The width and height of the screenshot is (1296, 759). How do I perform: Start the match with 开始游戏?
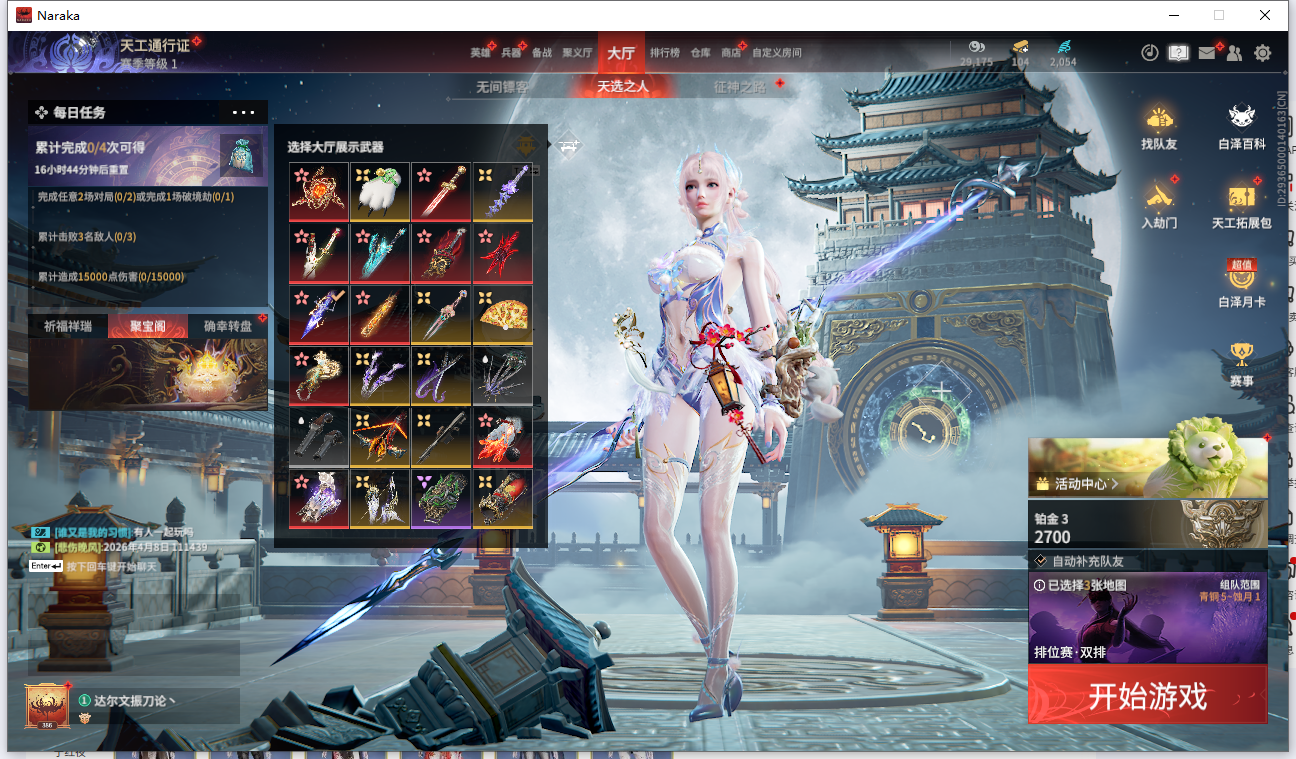(1147, 695)
